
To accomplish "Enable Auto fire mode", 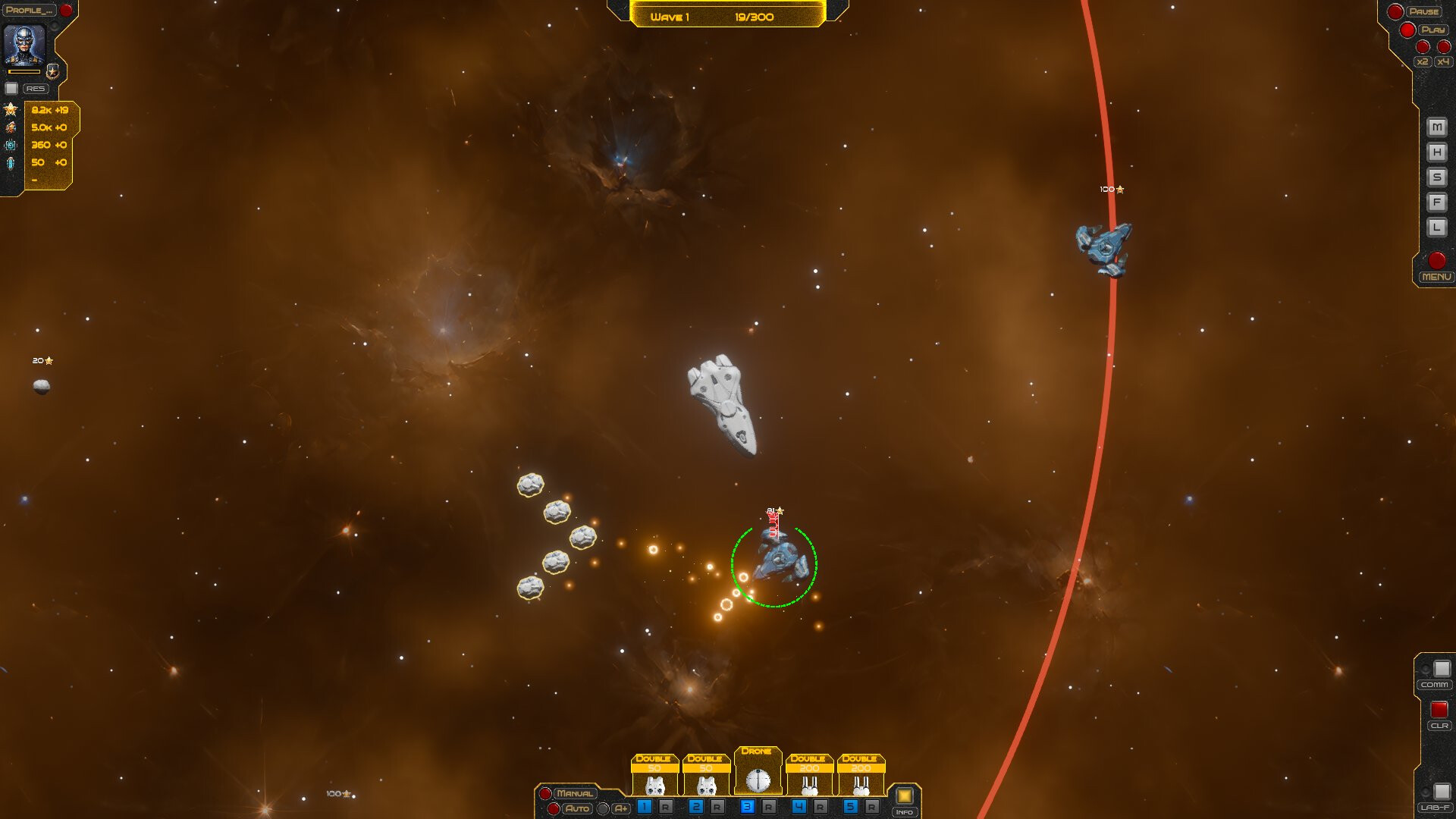I will [x=577, y=809].
